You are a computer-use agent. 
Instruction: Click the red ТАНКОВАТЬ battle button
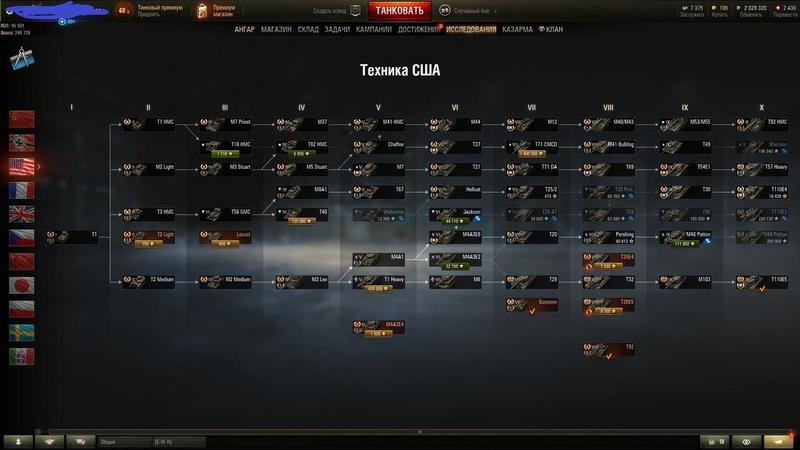tap(413, 11)
